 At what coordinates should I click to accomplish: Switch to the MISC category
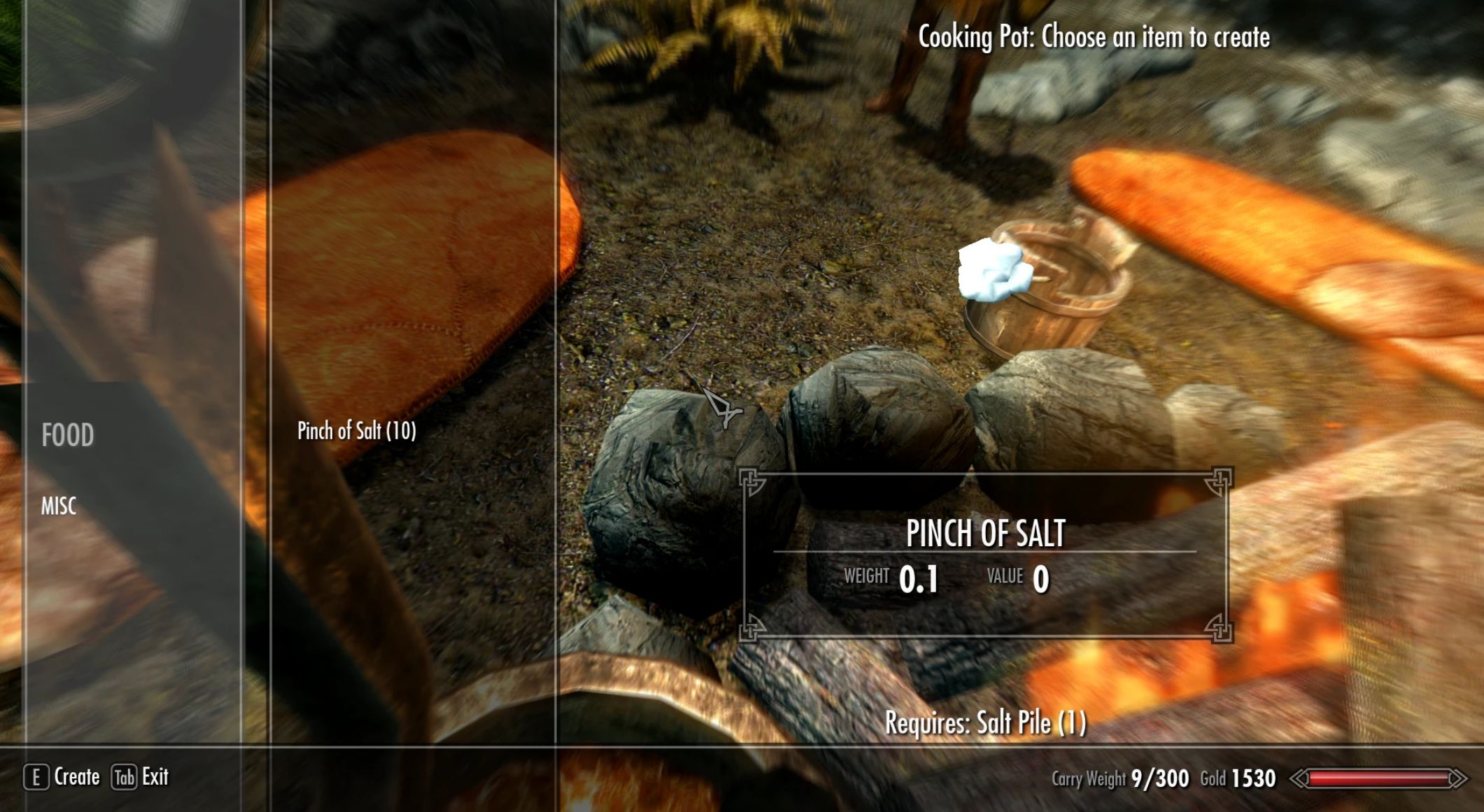[59, 506]
